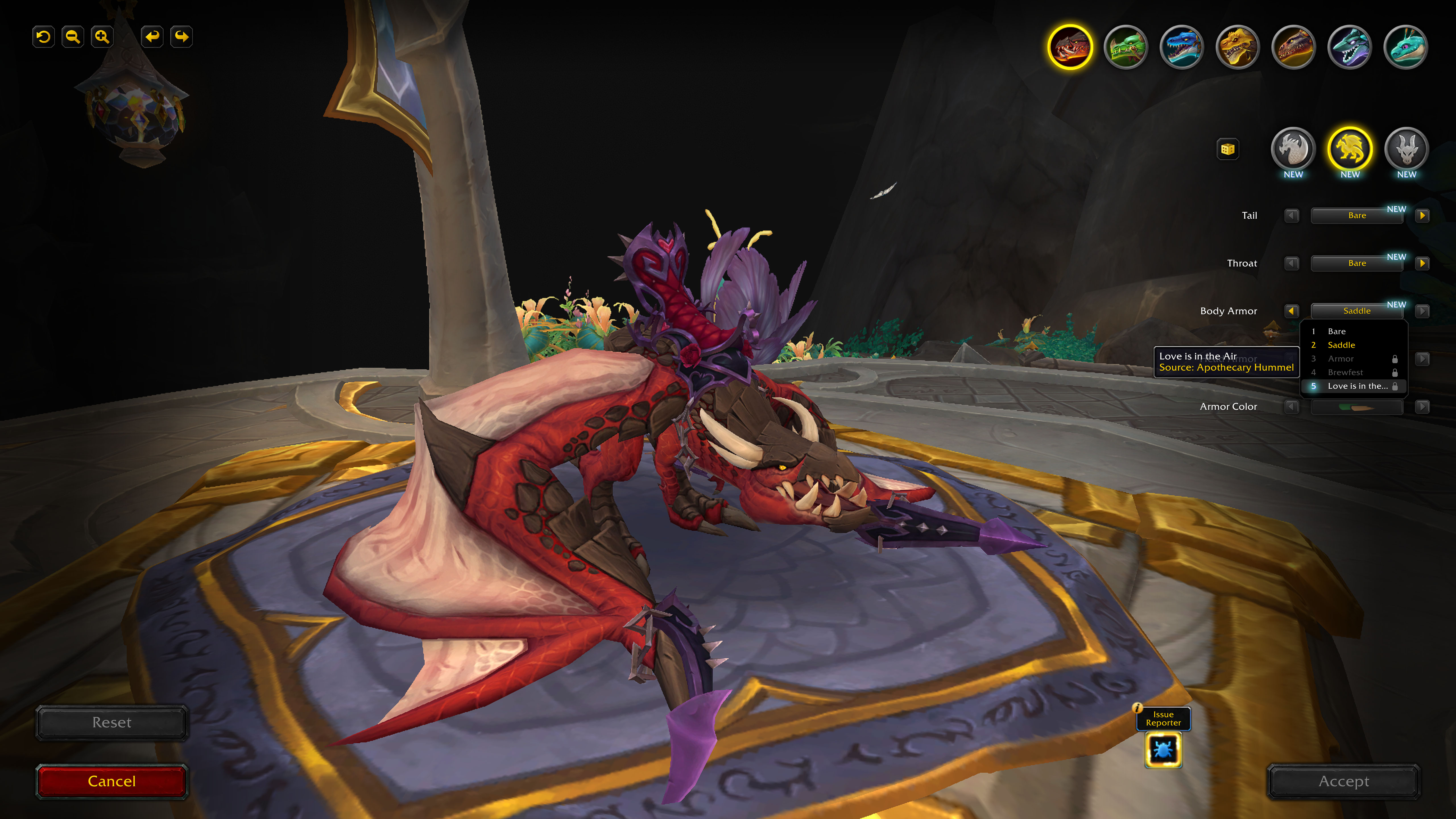Advance to next Throat option
Image resolution: width=1456 pixels, height=819 pixels.
click(x=1422, y=263)
